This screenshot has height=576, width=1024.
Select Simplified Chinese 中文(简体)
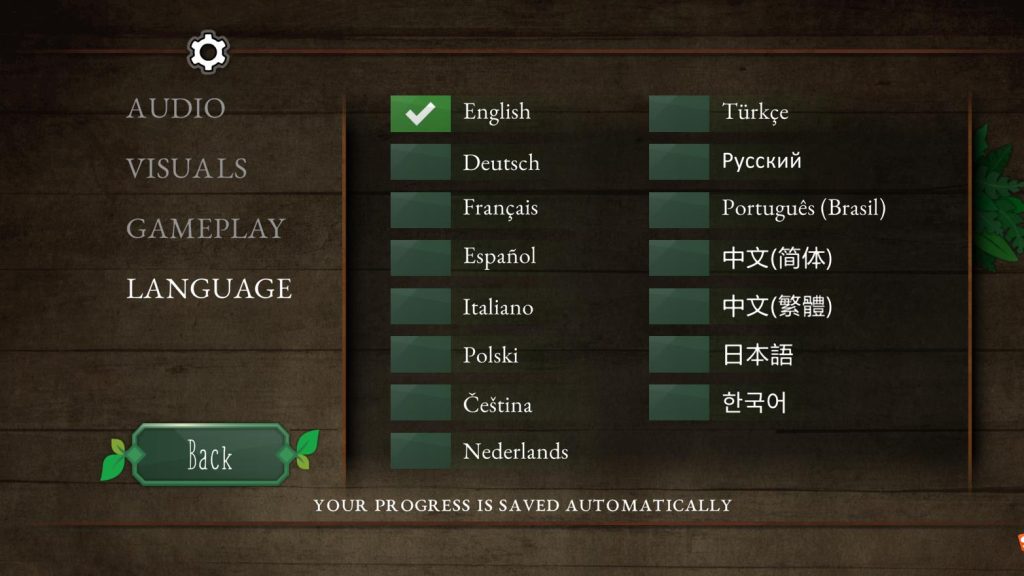point(679,258)
